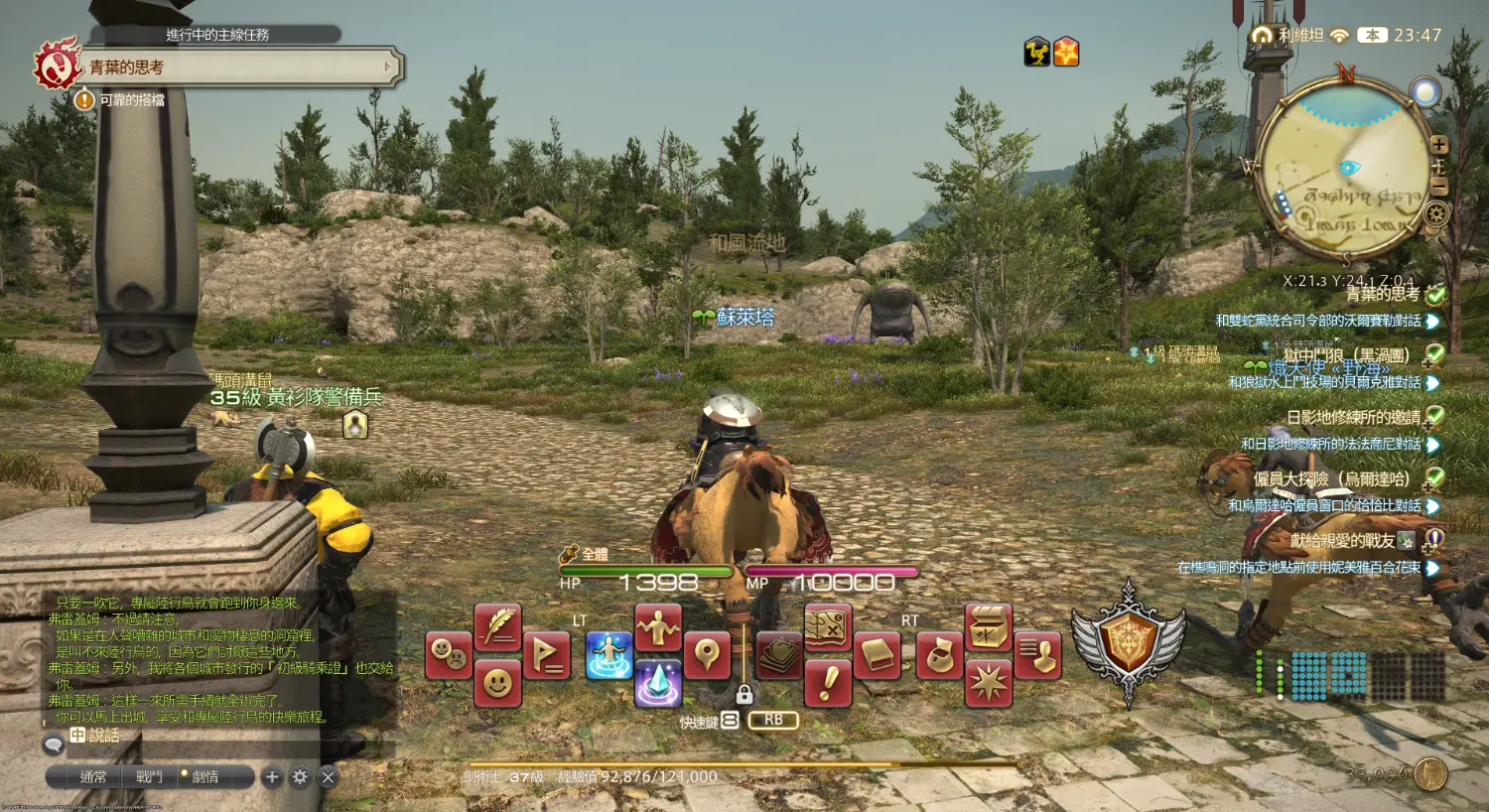Switch chat to the 戰鬥 tab
This screenshot has height=812, width=1489.
point(149,777)
